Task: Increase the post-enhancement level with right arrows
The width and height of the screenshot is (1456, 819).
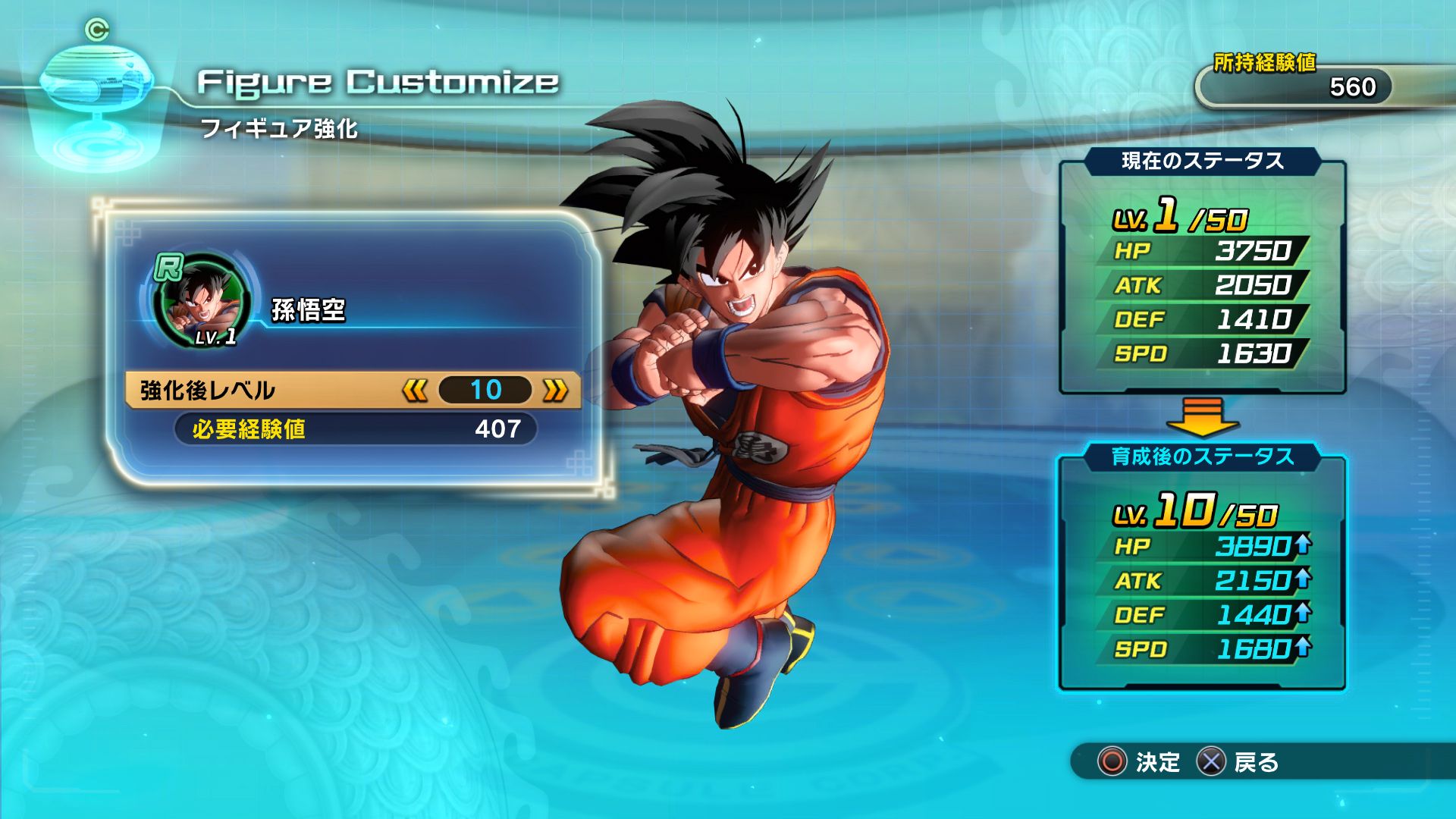Action: (x=555, y=391)
